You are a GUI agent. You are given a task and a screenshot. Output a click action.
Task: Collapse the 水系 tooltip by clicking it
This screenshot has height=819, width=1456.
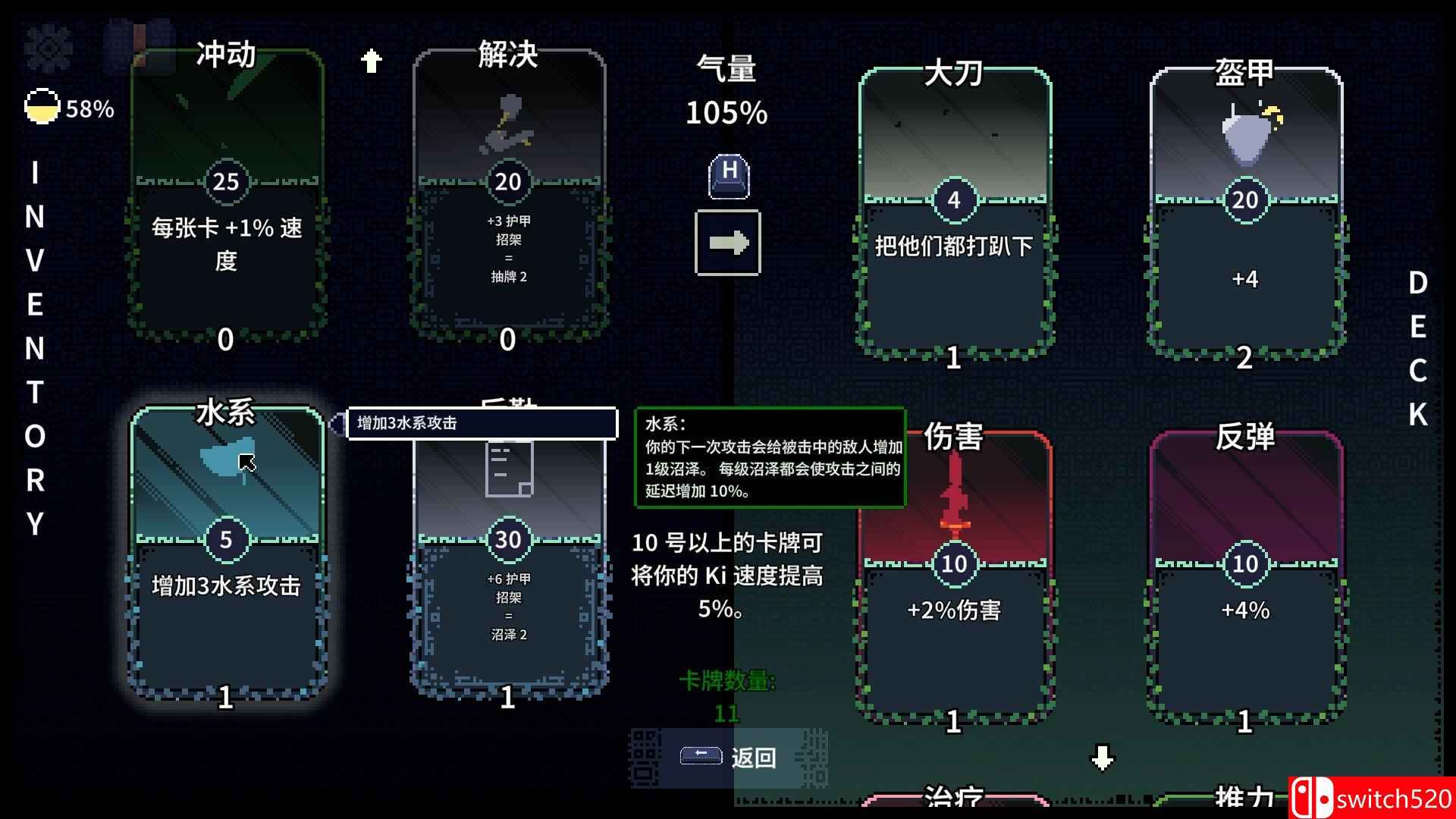771,459
